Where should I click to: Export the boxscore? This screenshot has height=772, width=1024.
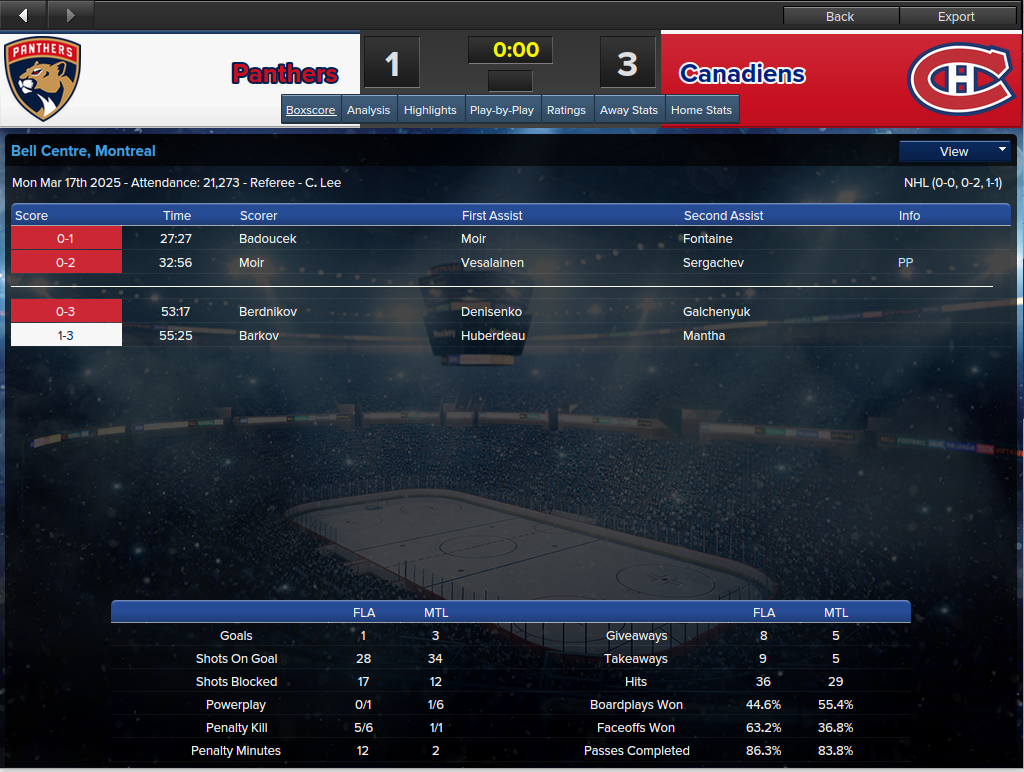point(956,16)
